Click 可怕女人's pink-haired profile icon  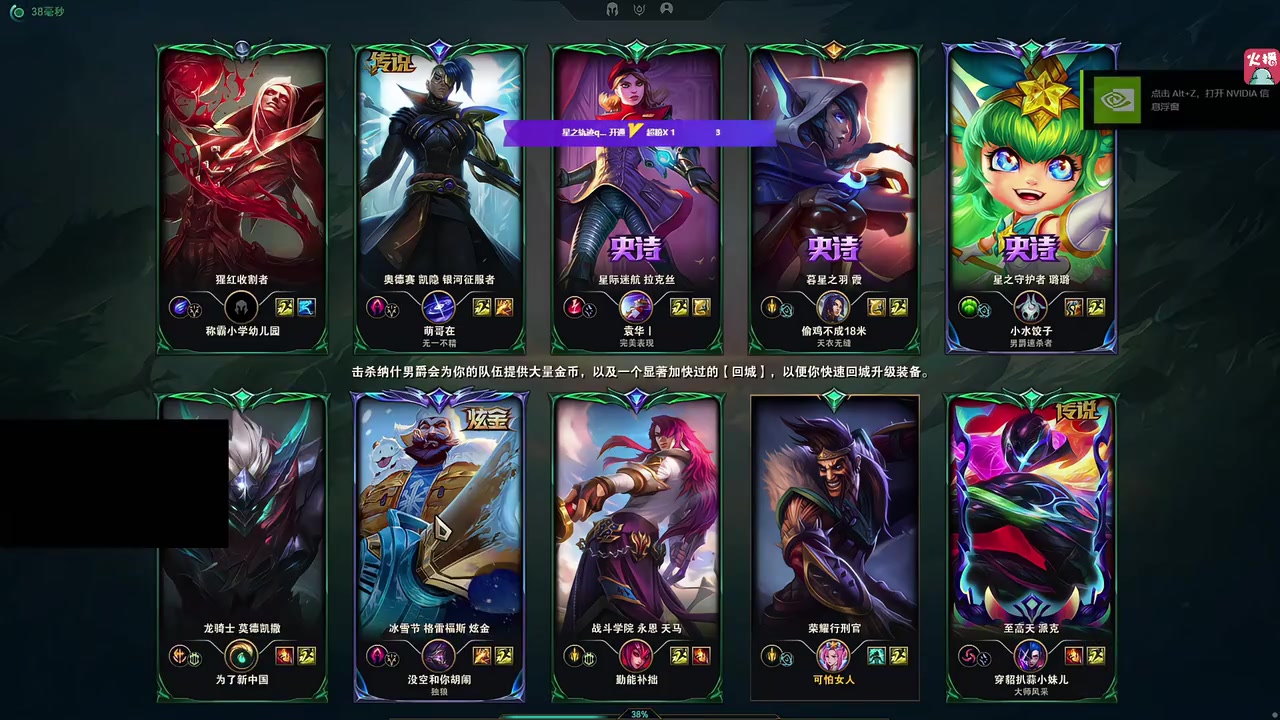pyautogui.click(x=833, y=656)
